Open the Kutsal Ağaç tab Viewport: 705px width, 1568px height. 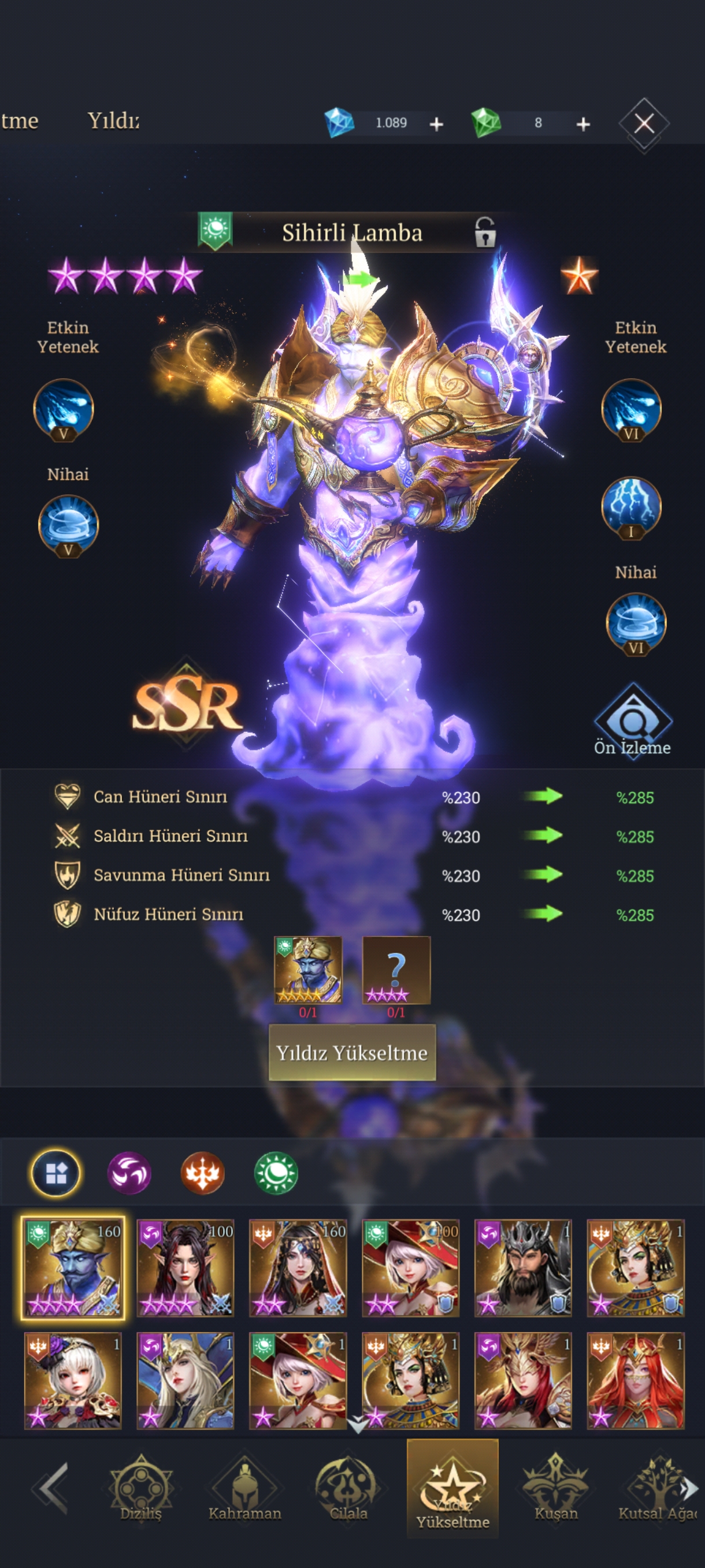(x=657, y=1489)
